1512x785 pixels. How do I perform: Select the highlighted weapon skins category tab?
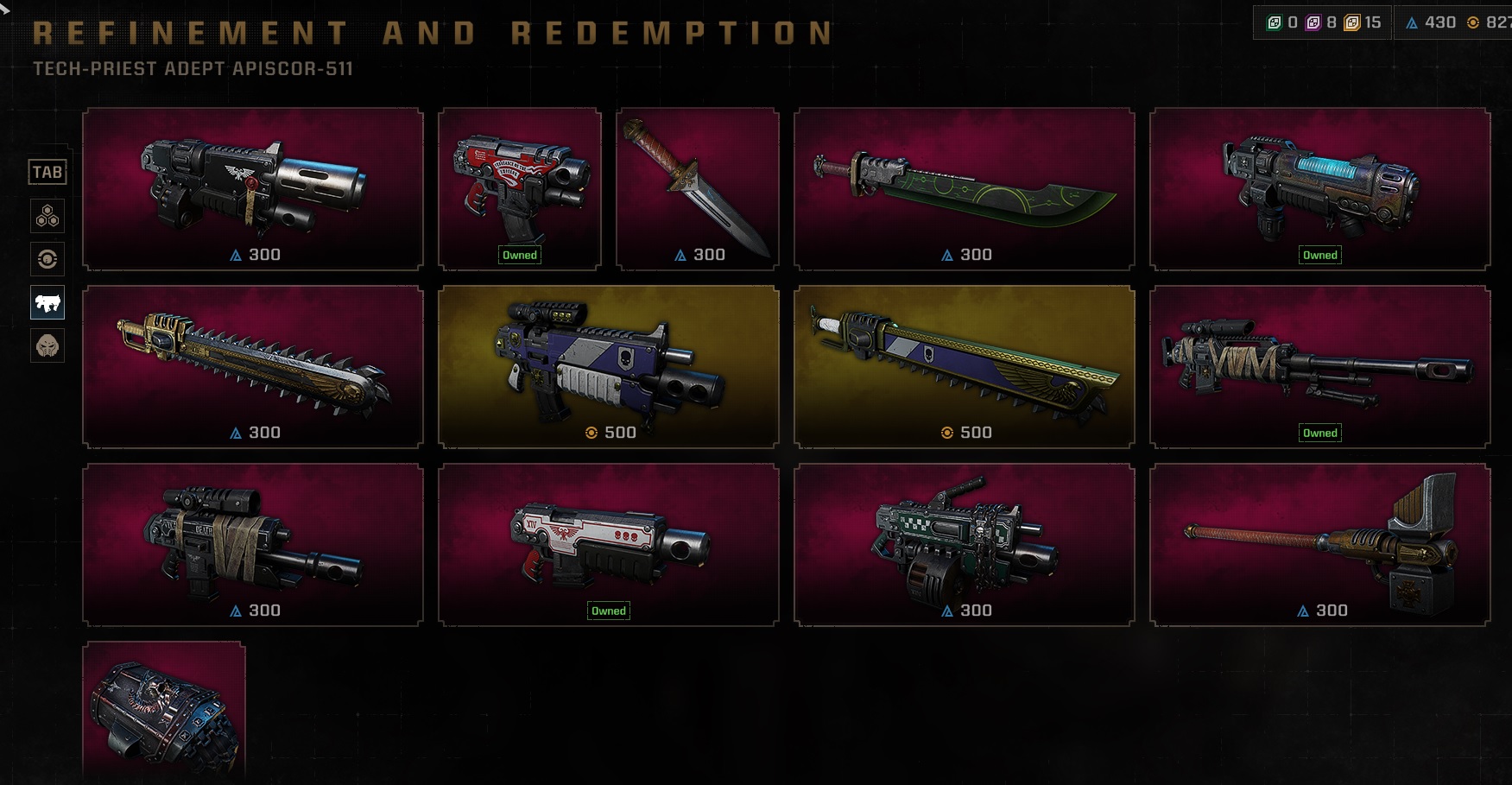pos(47,303)
